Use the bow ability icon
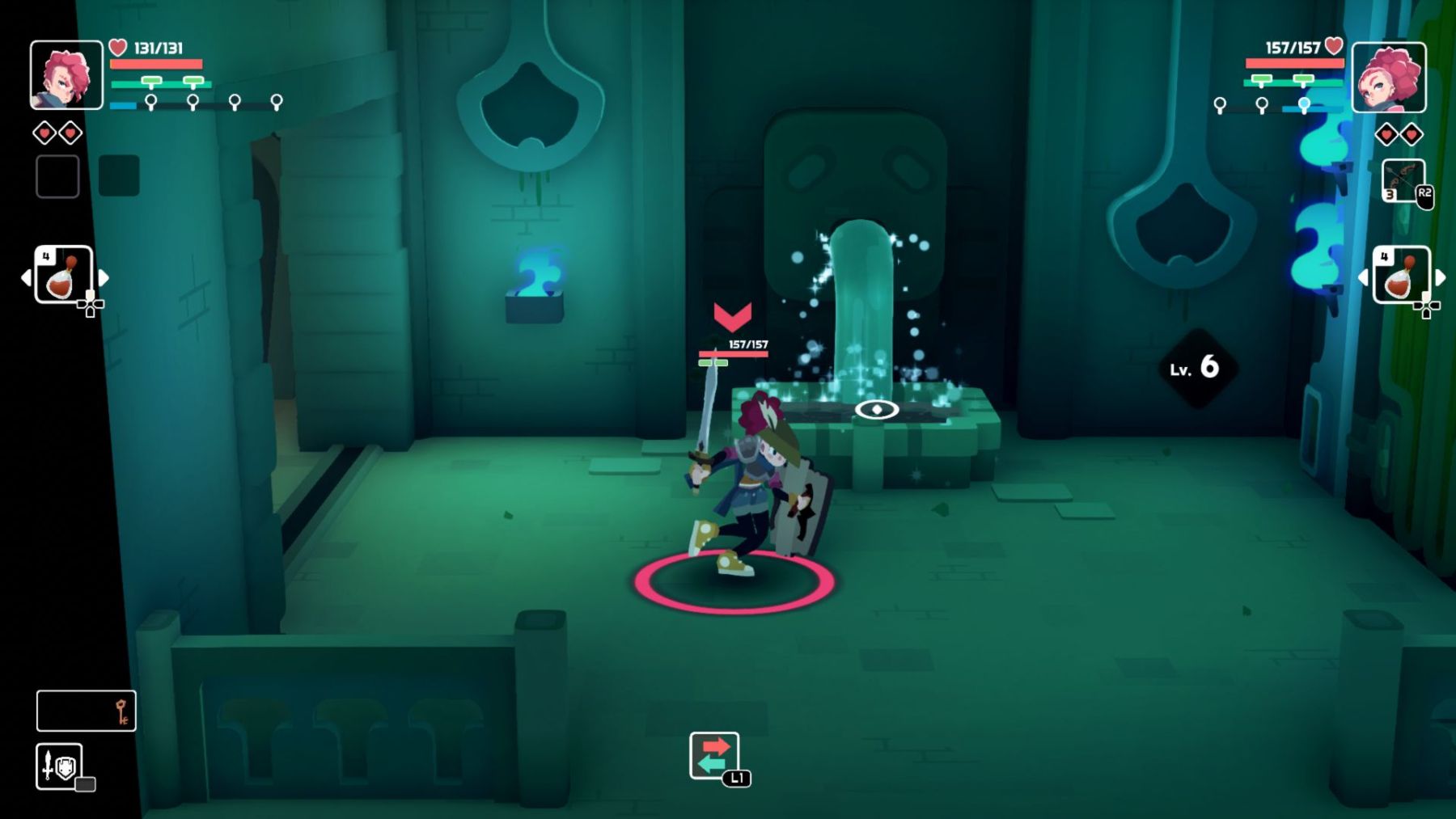Viewport: 1456px width, 819px height. 1403,179
